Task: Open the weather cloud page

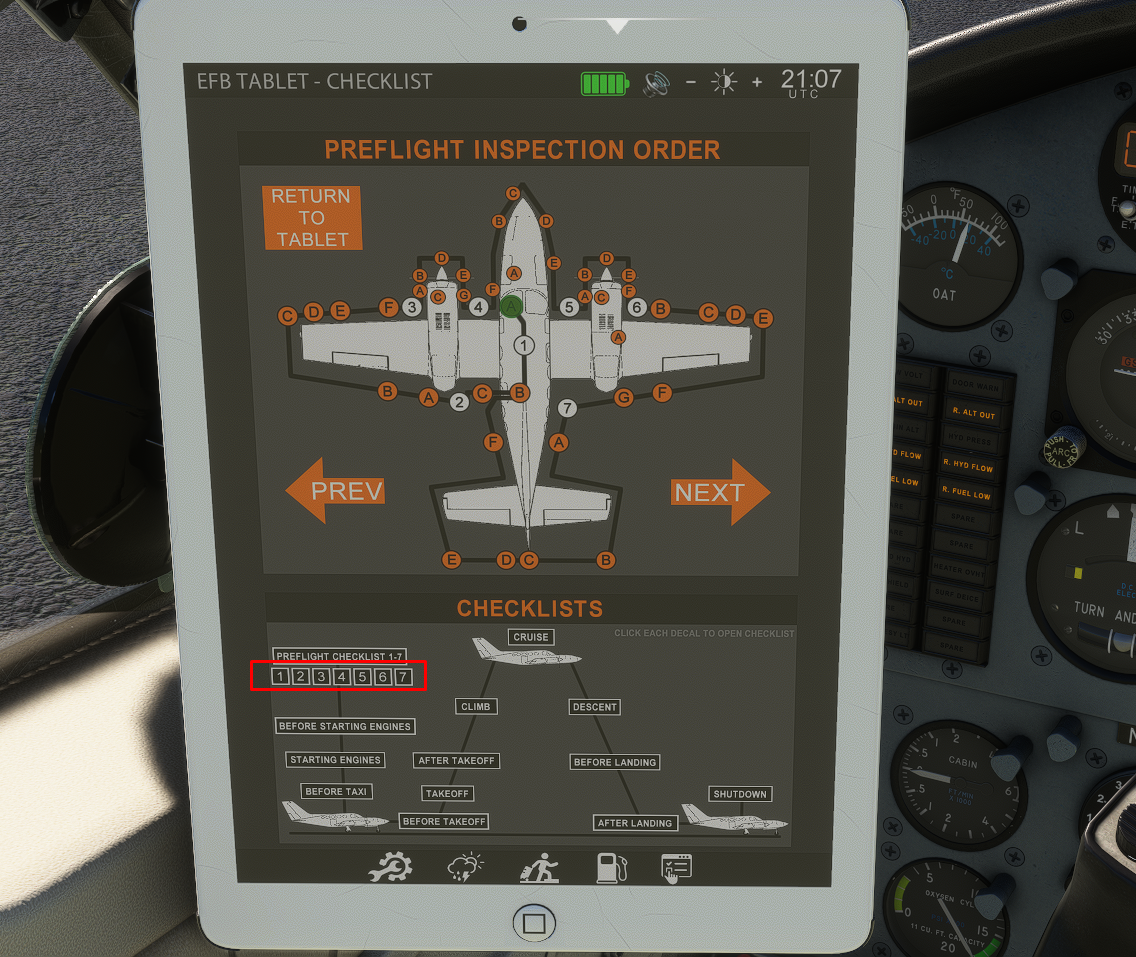Action: [465, 868]
